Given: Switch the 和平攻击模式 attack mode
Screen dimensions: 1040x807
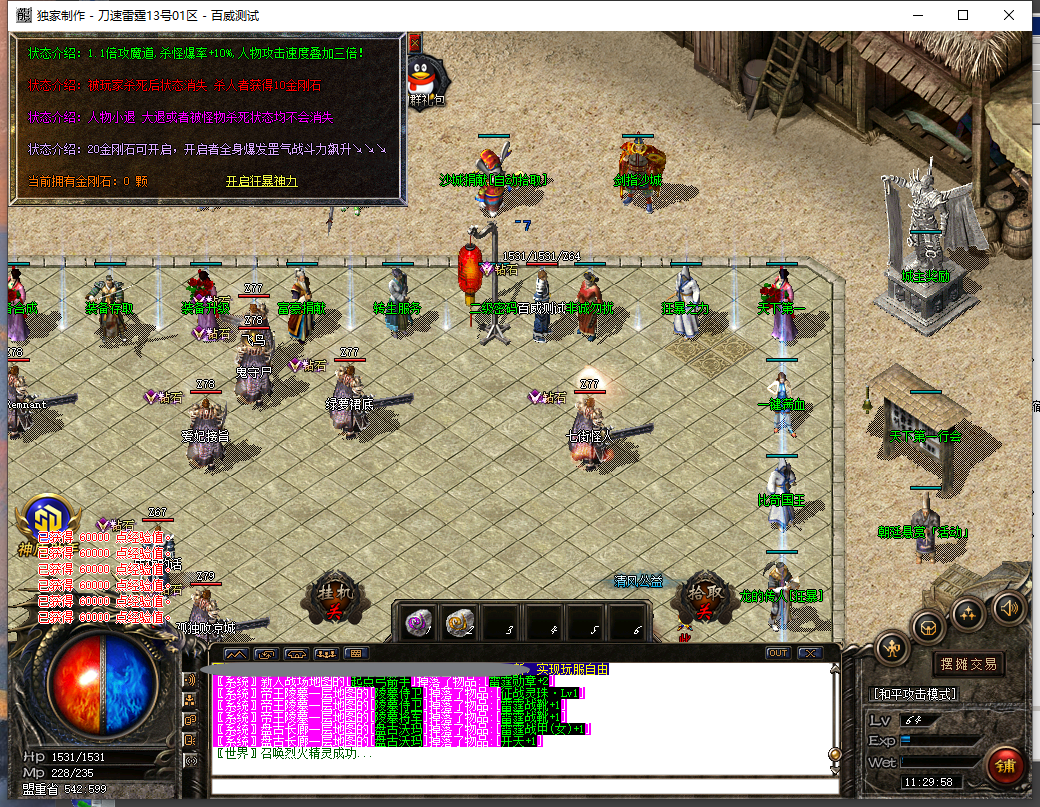Looking at the screenshot, I should coord(915,693).
